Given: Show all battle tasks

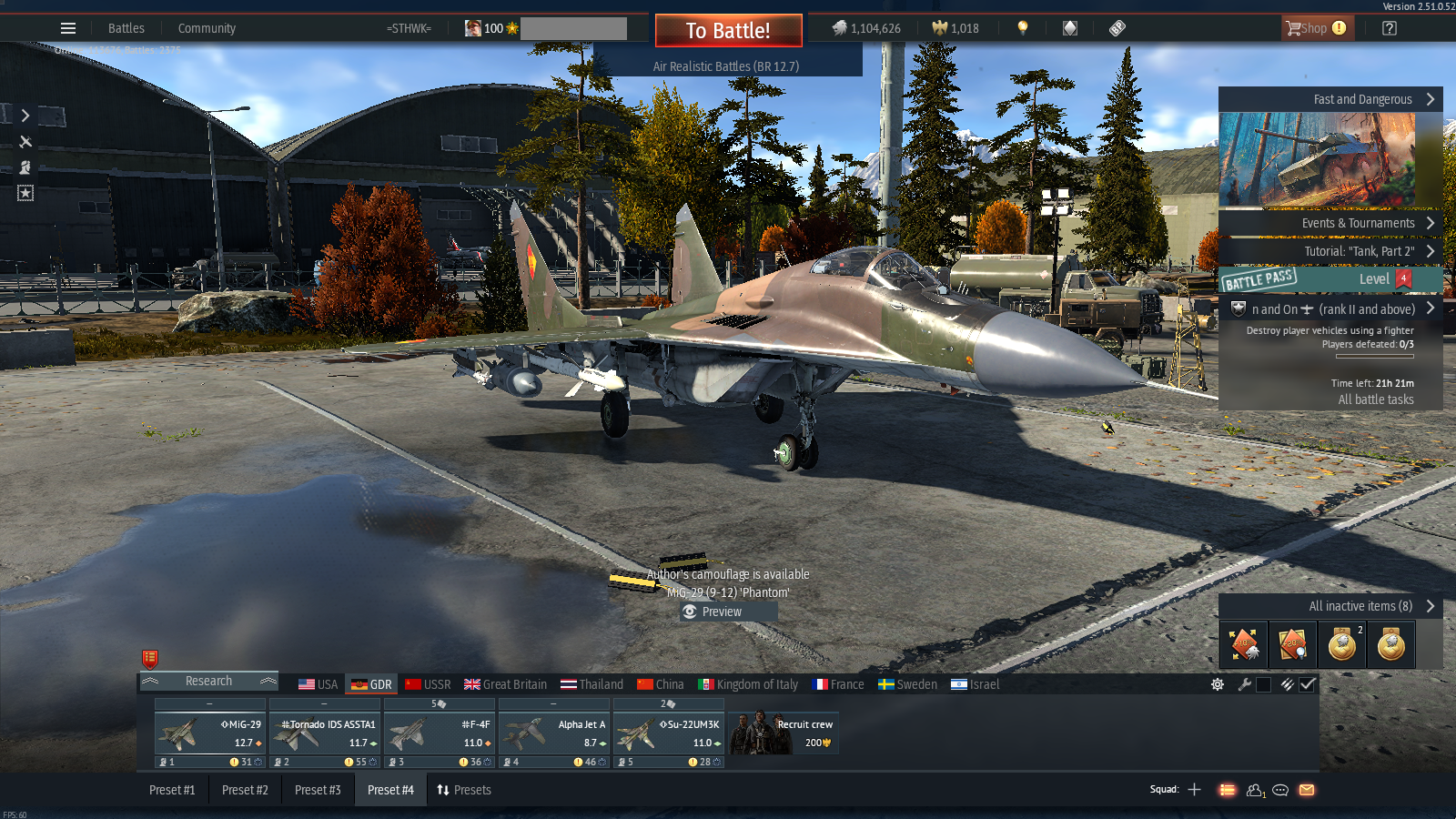Looking at the screenshot, I should coord(1375,399).
